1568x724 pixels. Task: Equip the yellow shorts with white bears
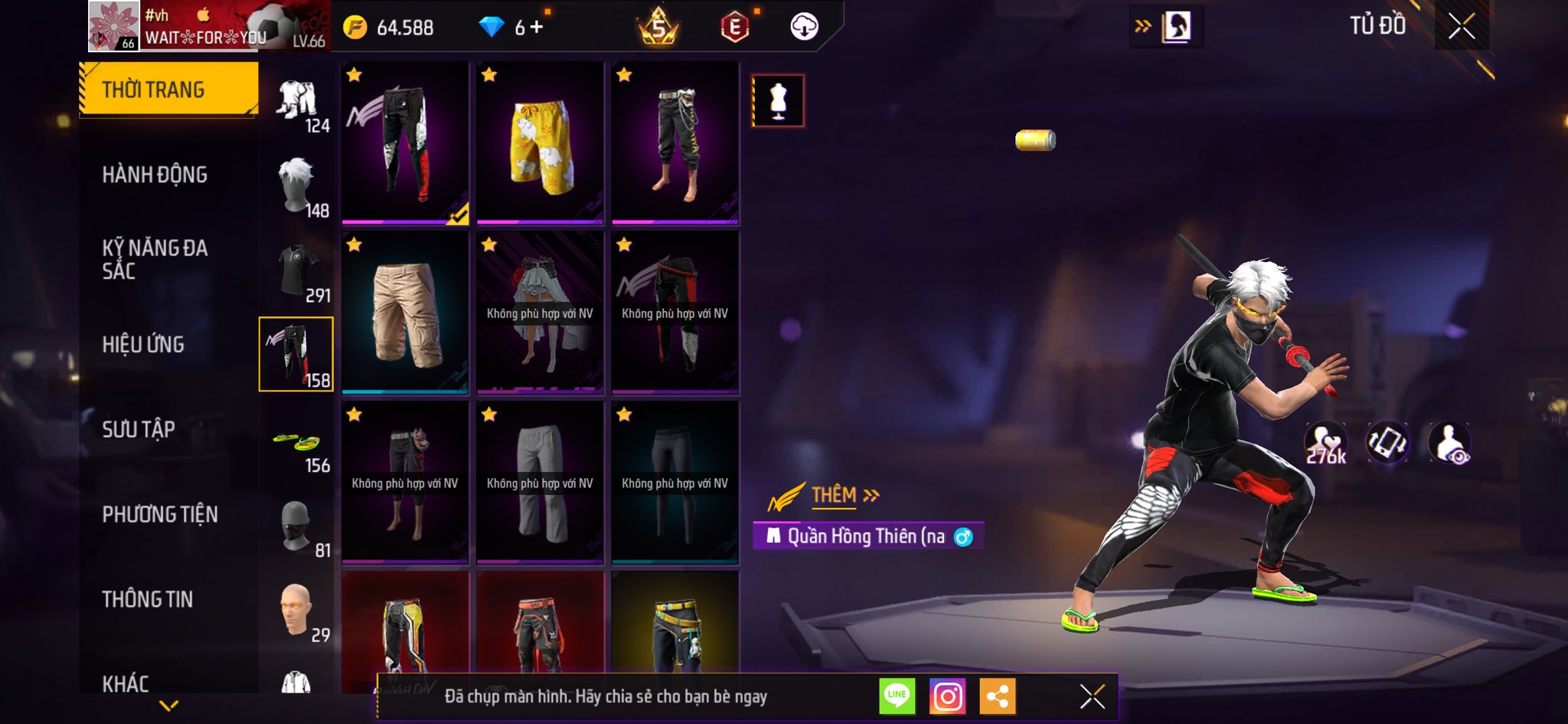[540, 143]
